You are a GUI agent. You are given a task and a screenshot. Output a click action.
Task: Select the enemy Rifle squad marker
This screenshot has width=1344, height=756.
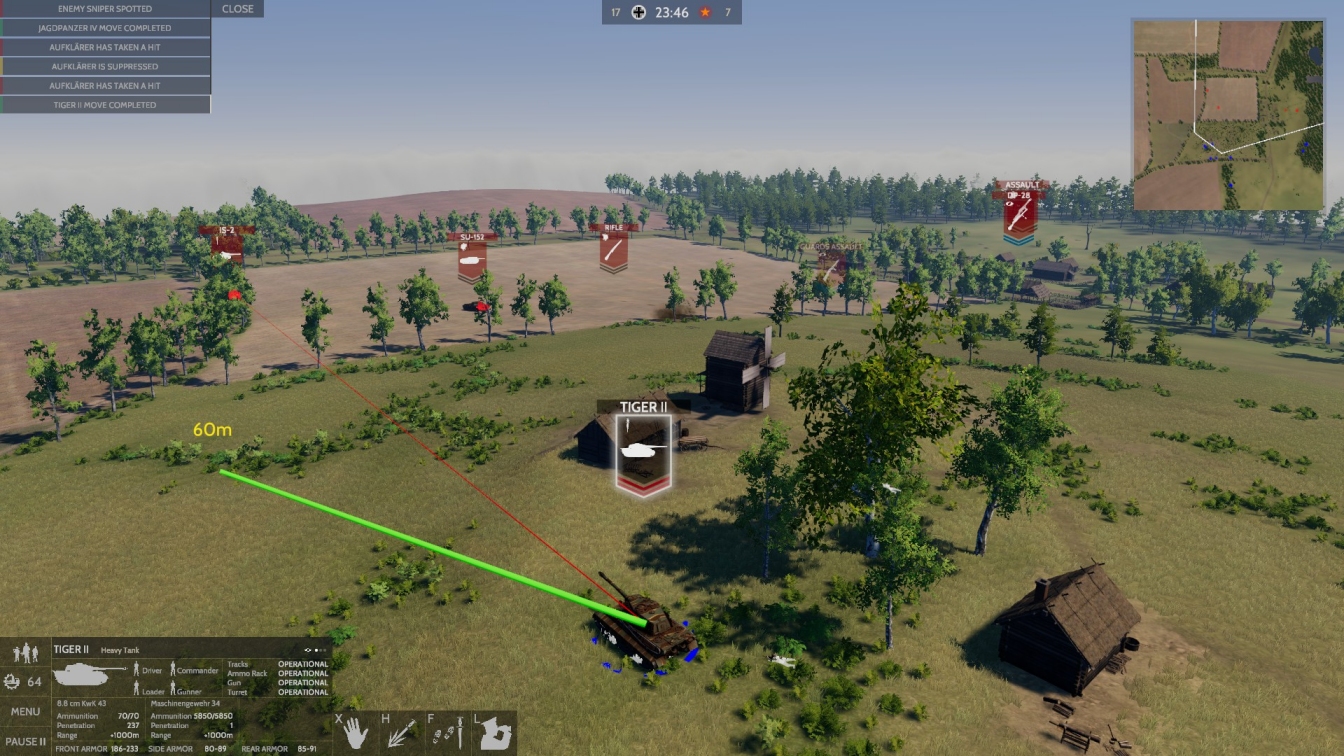[613, 248]
